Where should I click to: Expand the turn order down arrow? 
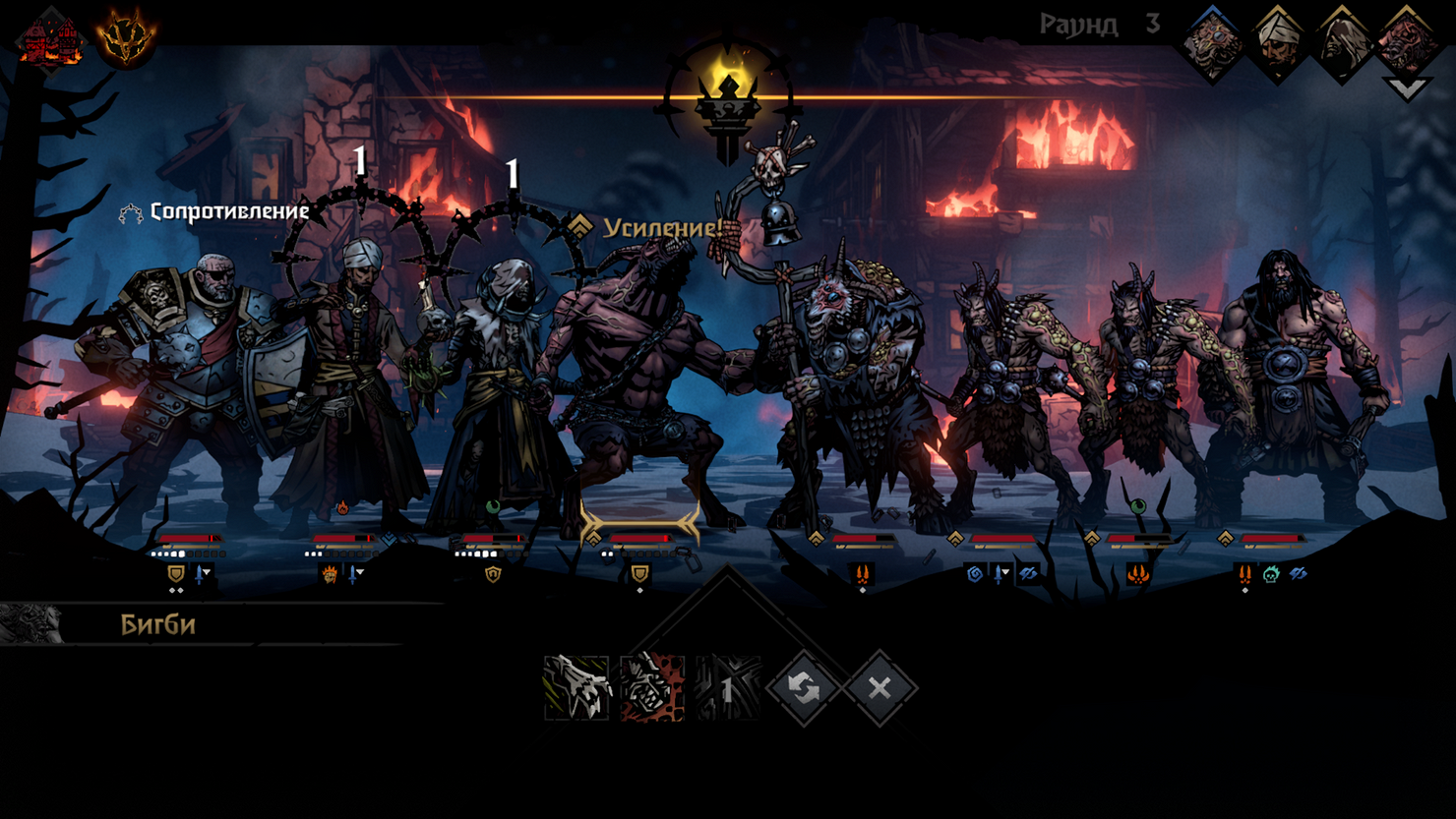click(x=1407, y=89)
